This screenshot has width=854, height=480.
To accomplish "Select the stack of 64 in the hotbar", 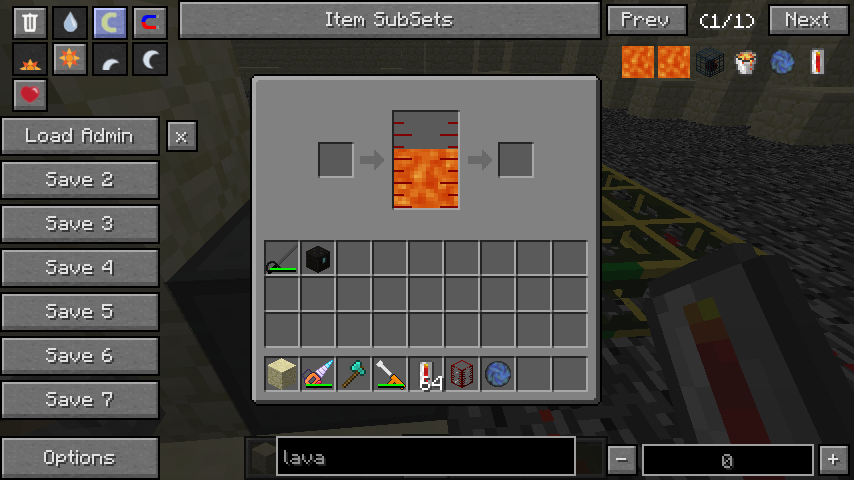I will click(427, 374).
